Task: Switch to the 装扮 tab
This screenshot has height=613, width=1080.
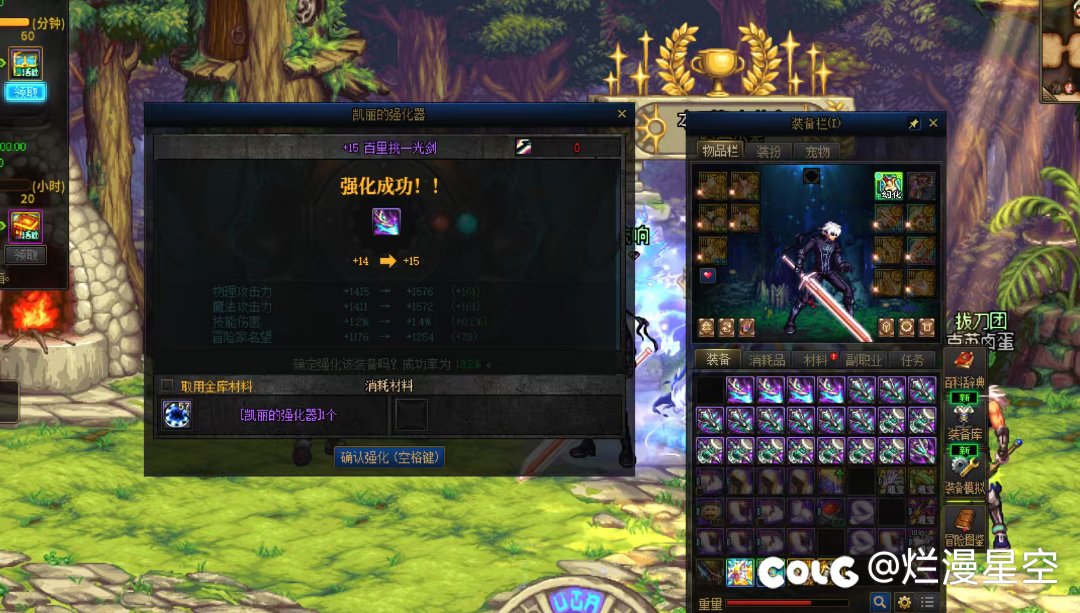Action: click(768, 152)
